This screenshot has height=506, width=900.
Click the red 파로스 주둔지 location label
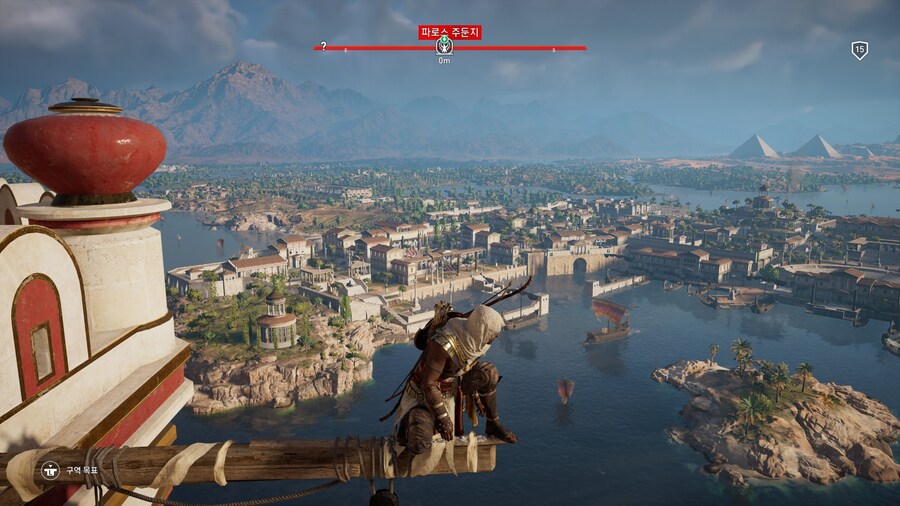point(449,32)
